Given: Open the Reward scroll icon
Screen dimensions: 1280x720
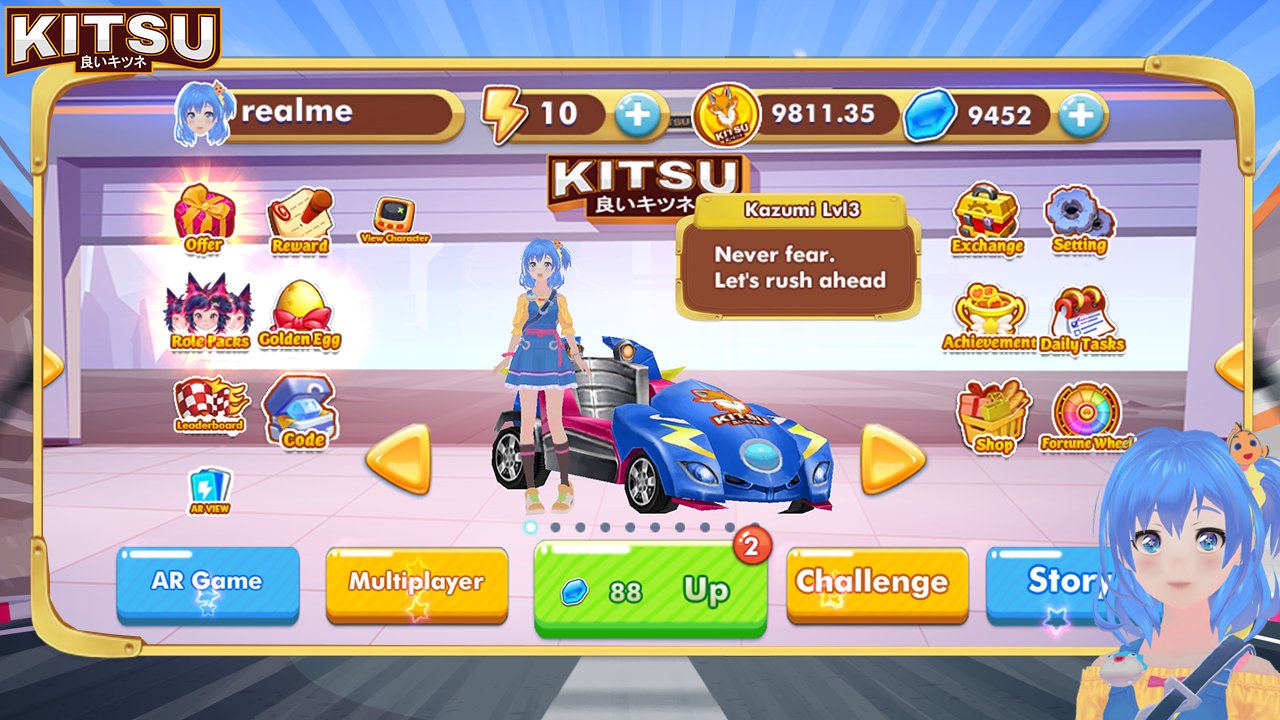Looking at the screenshot, I should 300,213.
